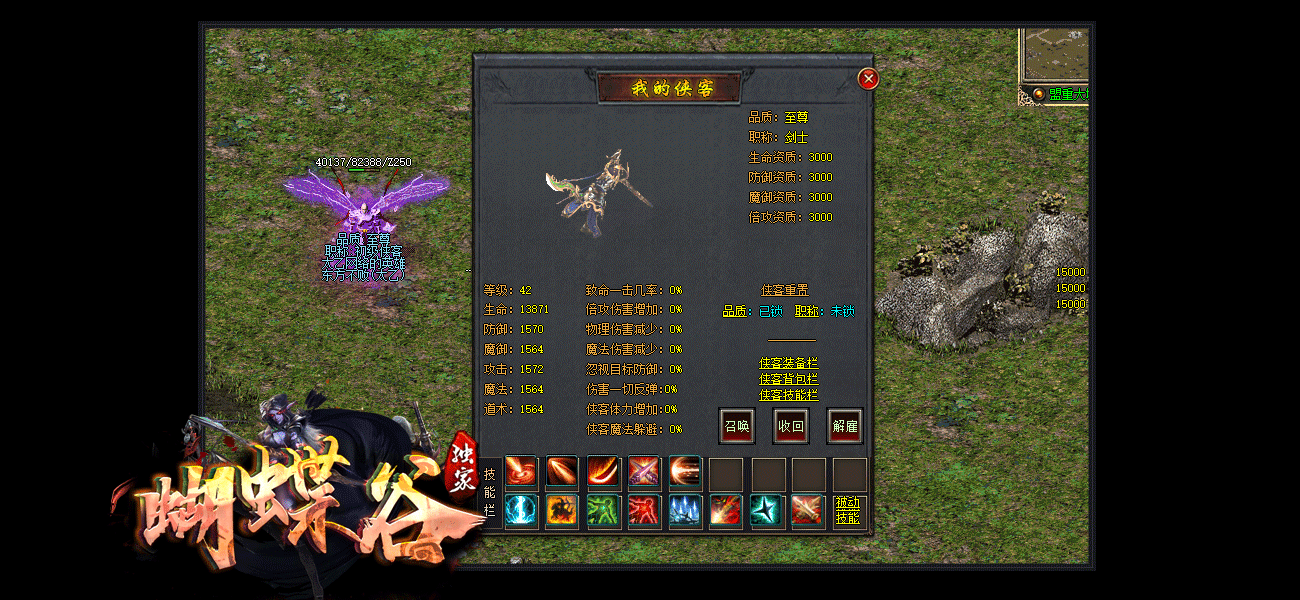Select the green glowing figure skill
1300x600 pixels.
click(603, 511)
